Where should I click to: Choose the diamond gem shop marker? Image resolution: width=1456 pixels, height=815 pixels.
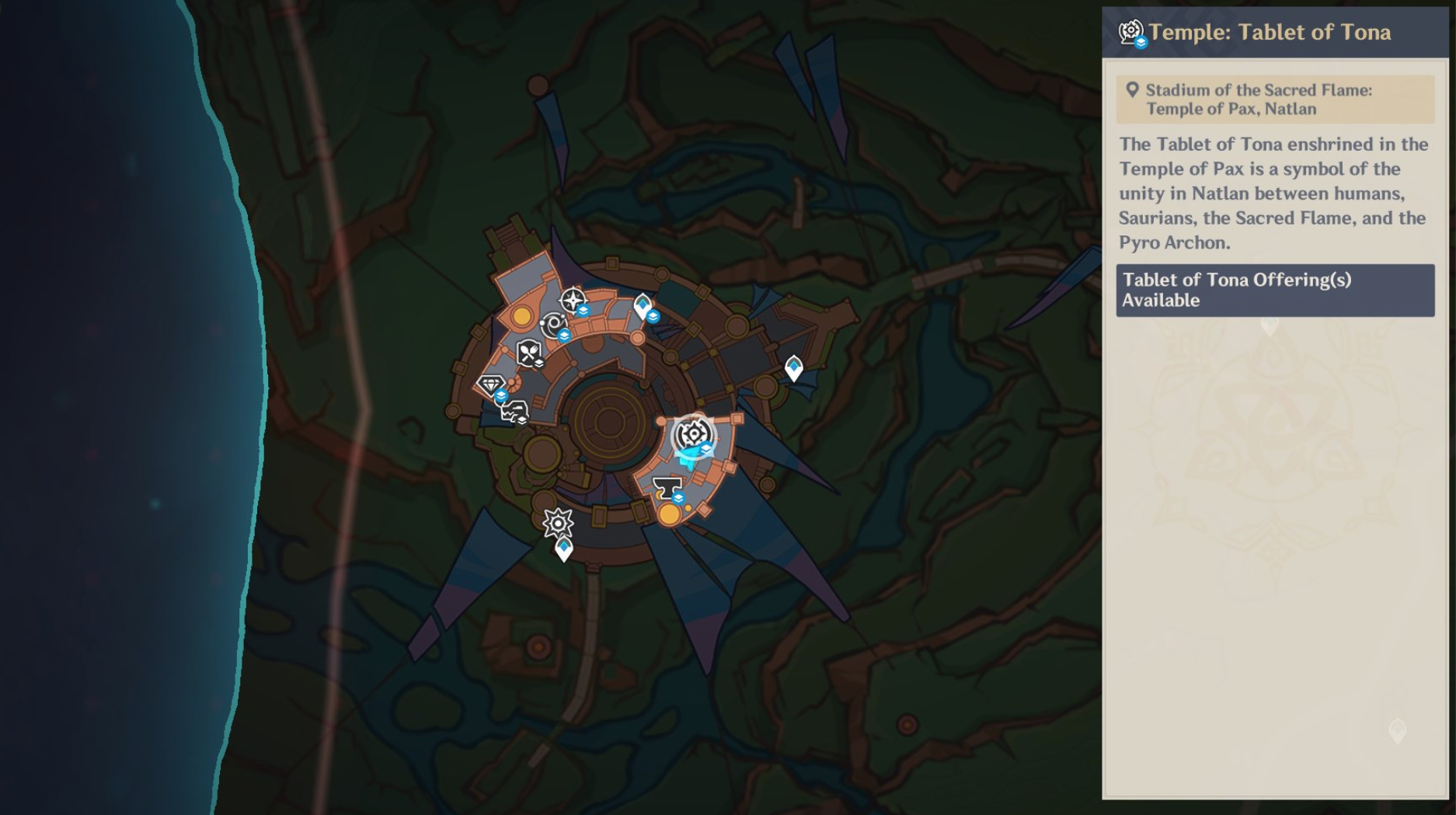[x=491, y=385]
